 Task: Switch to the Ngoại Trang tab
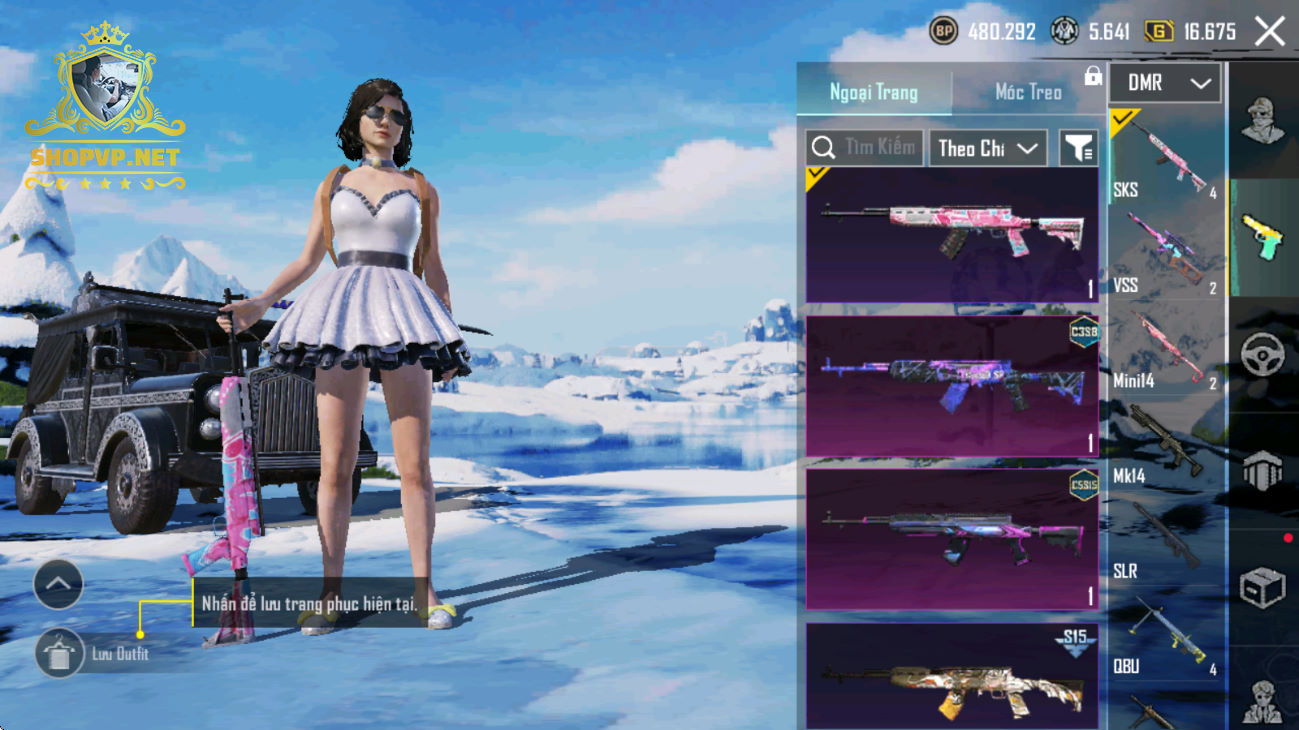(x=873, y=92)
